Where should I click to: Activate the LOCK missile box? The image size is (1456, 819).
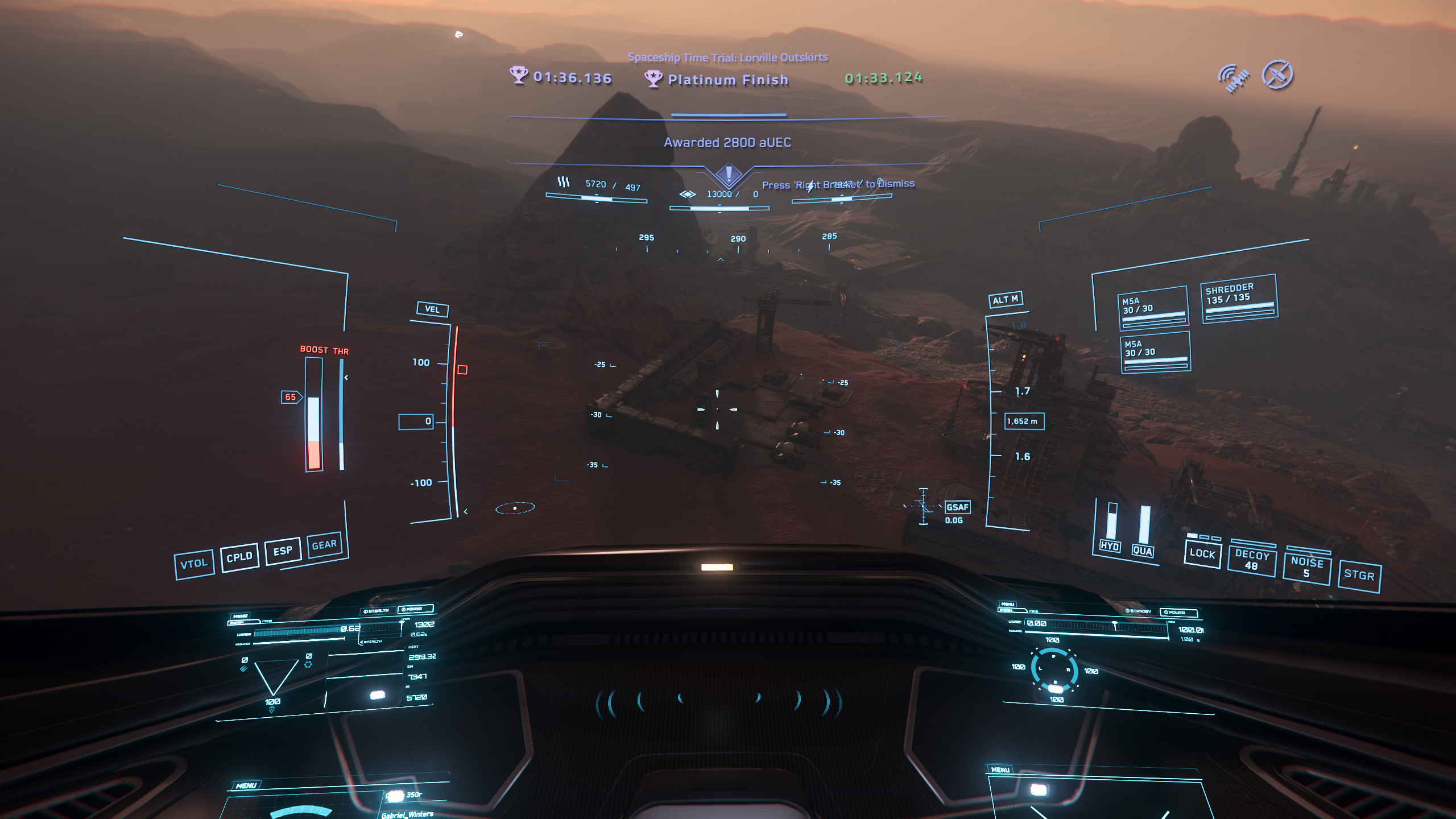(1202, 553)
